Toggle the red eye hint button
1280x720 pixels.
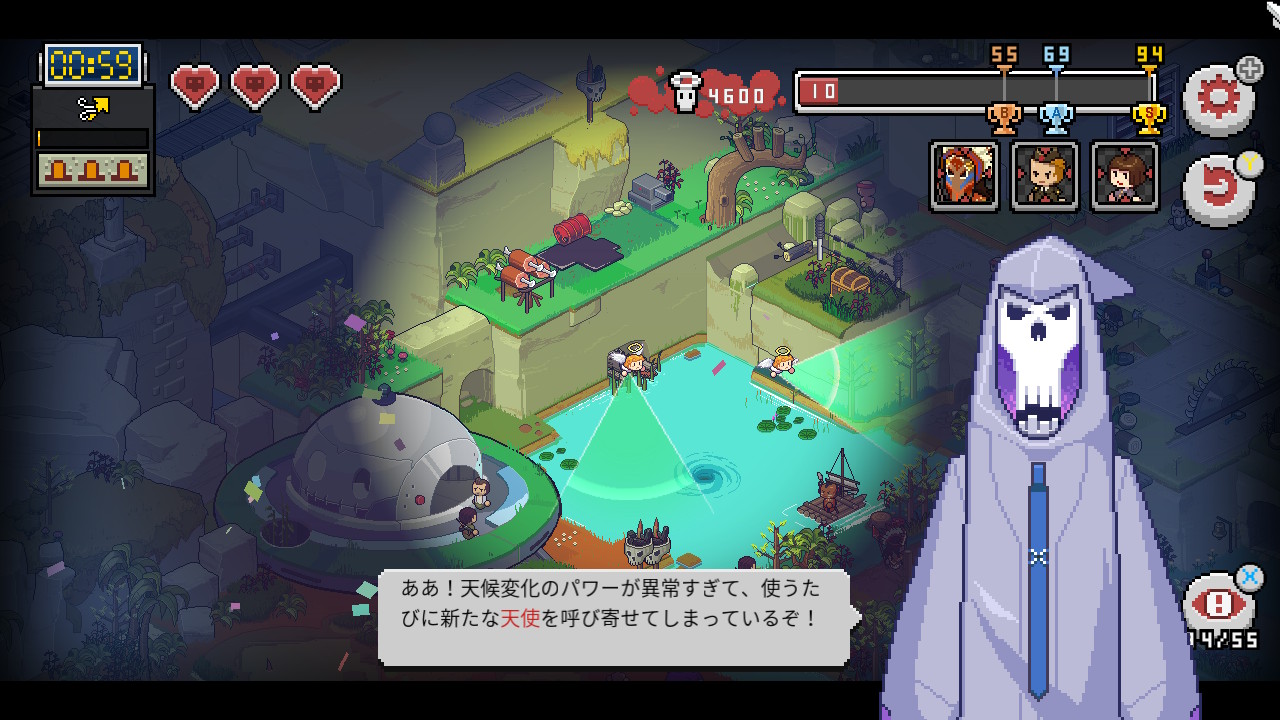coord(1218,605)
